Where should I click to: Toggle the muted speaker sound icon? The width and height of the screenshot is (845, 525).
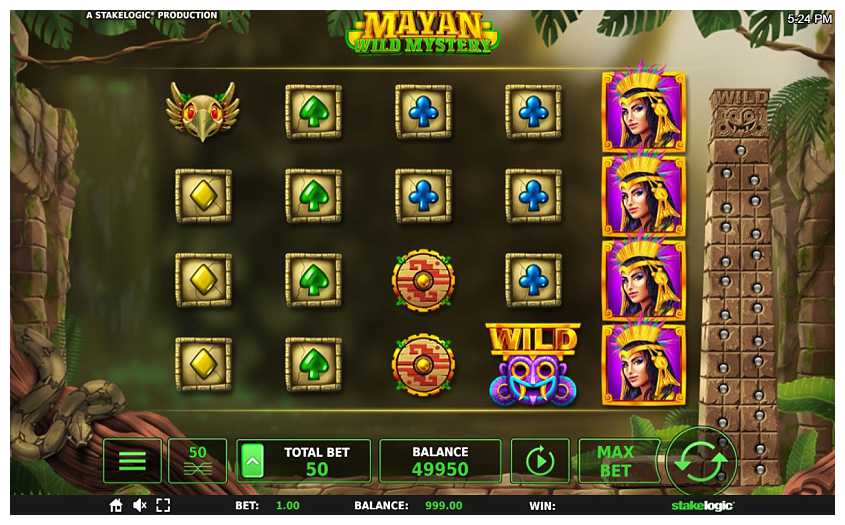[140, 506]
